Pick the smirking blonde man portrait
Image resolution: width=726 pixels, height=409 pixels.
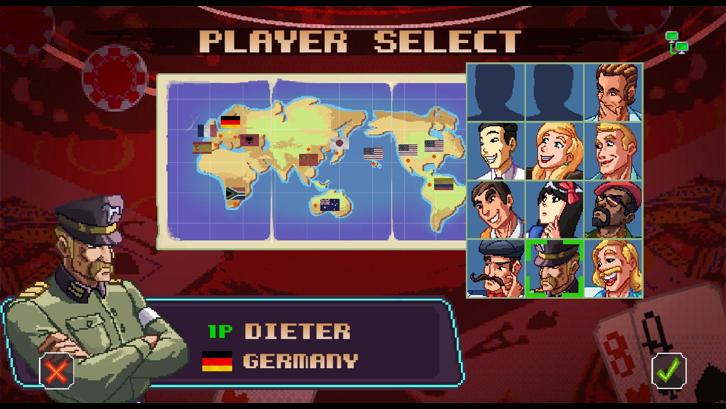pyautogui.click(x=614, y=150)
